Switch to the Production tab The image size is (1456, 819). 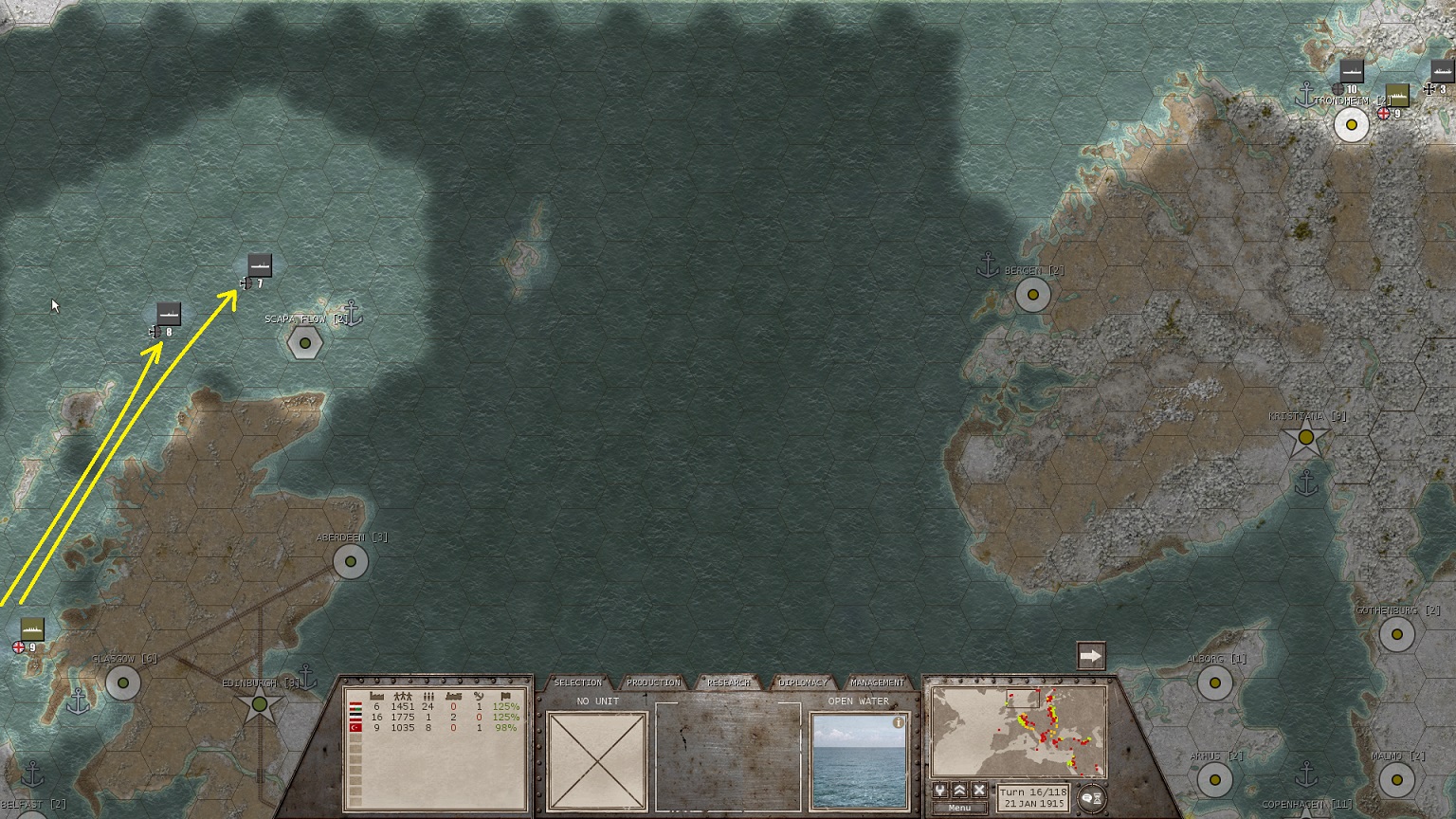[653, 682]
